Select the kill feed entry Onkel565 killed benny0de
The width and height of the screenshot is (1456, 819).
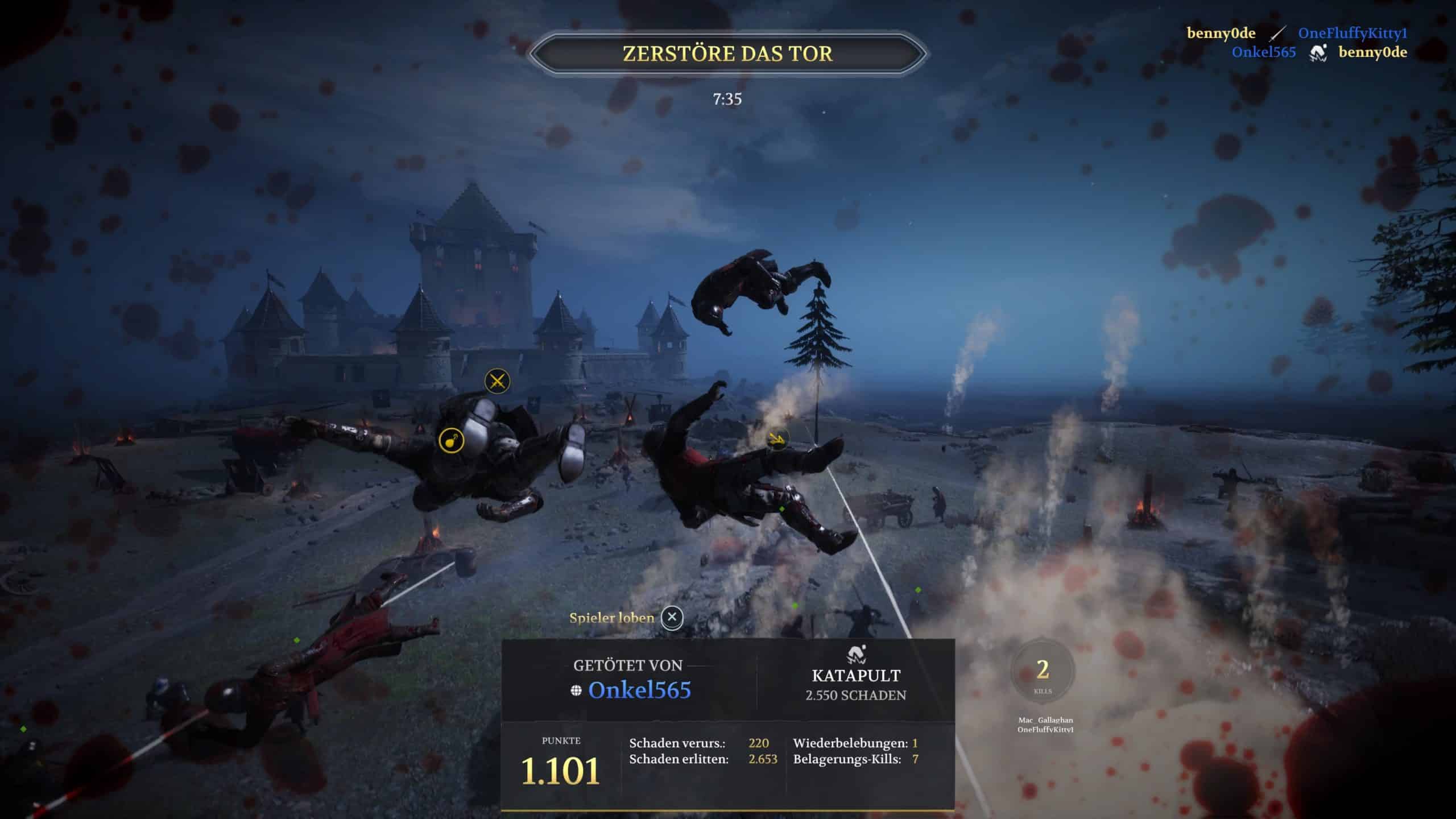point(1319,53)
